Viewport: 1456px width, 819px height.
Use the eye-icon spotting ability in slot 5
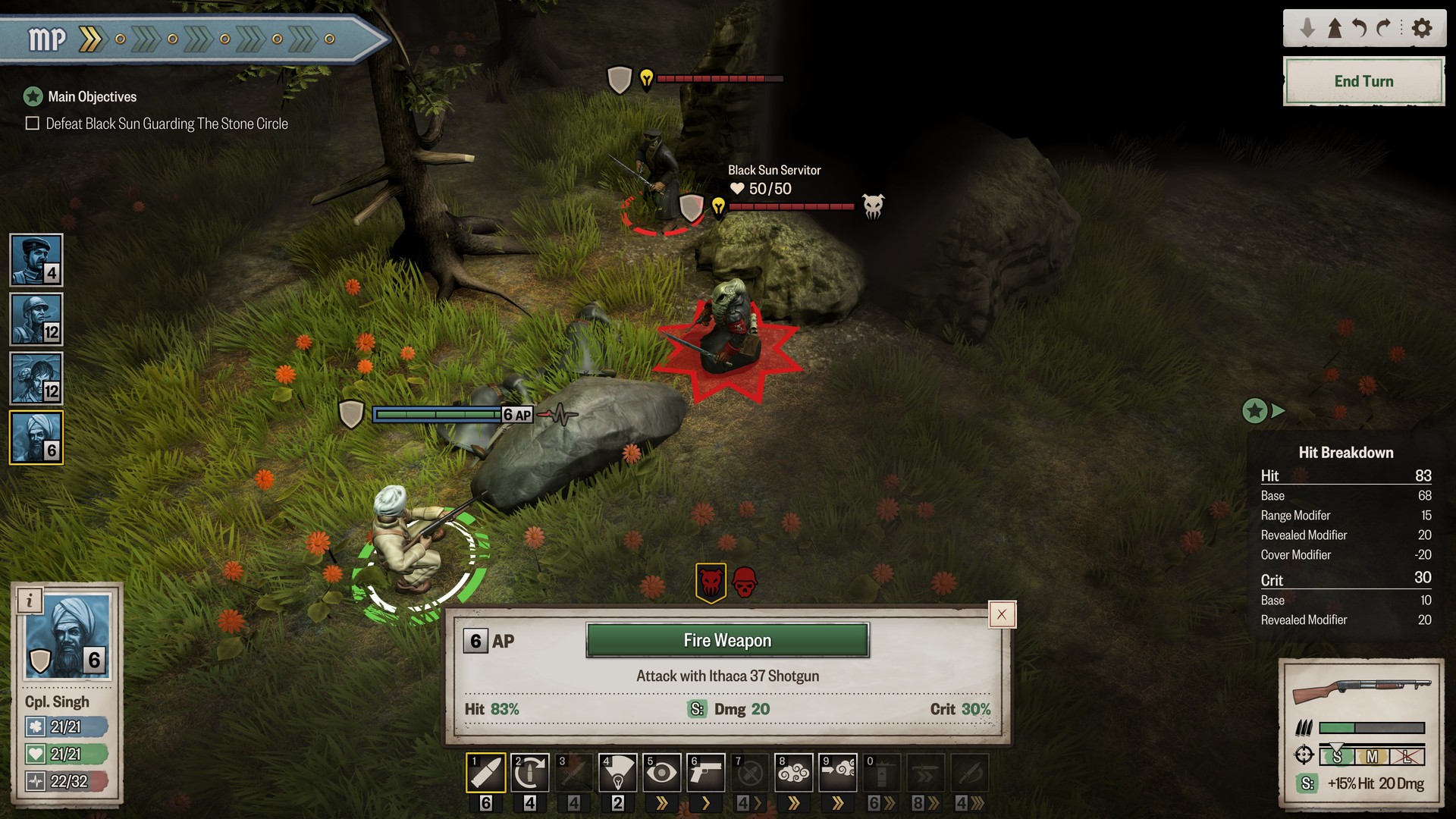click(662, 772)
